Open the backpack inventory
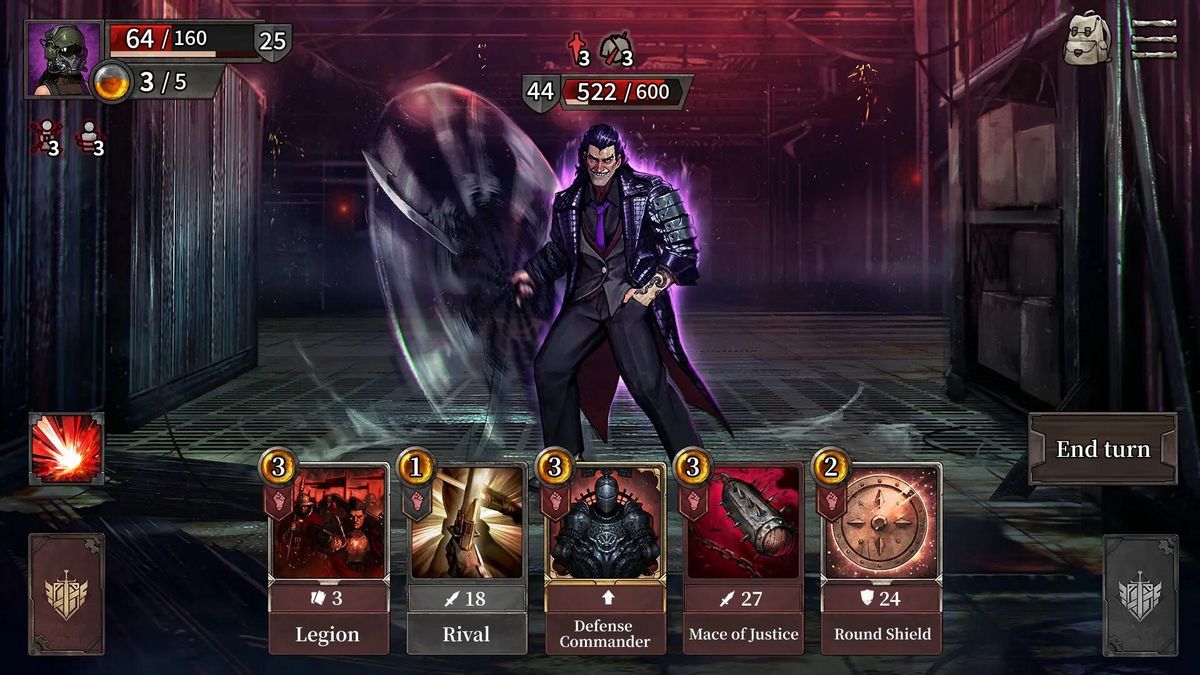 coord(1087,39)
